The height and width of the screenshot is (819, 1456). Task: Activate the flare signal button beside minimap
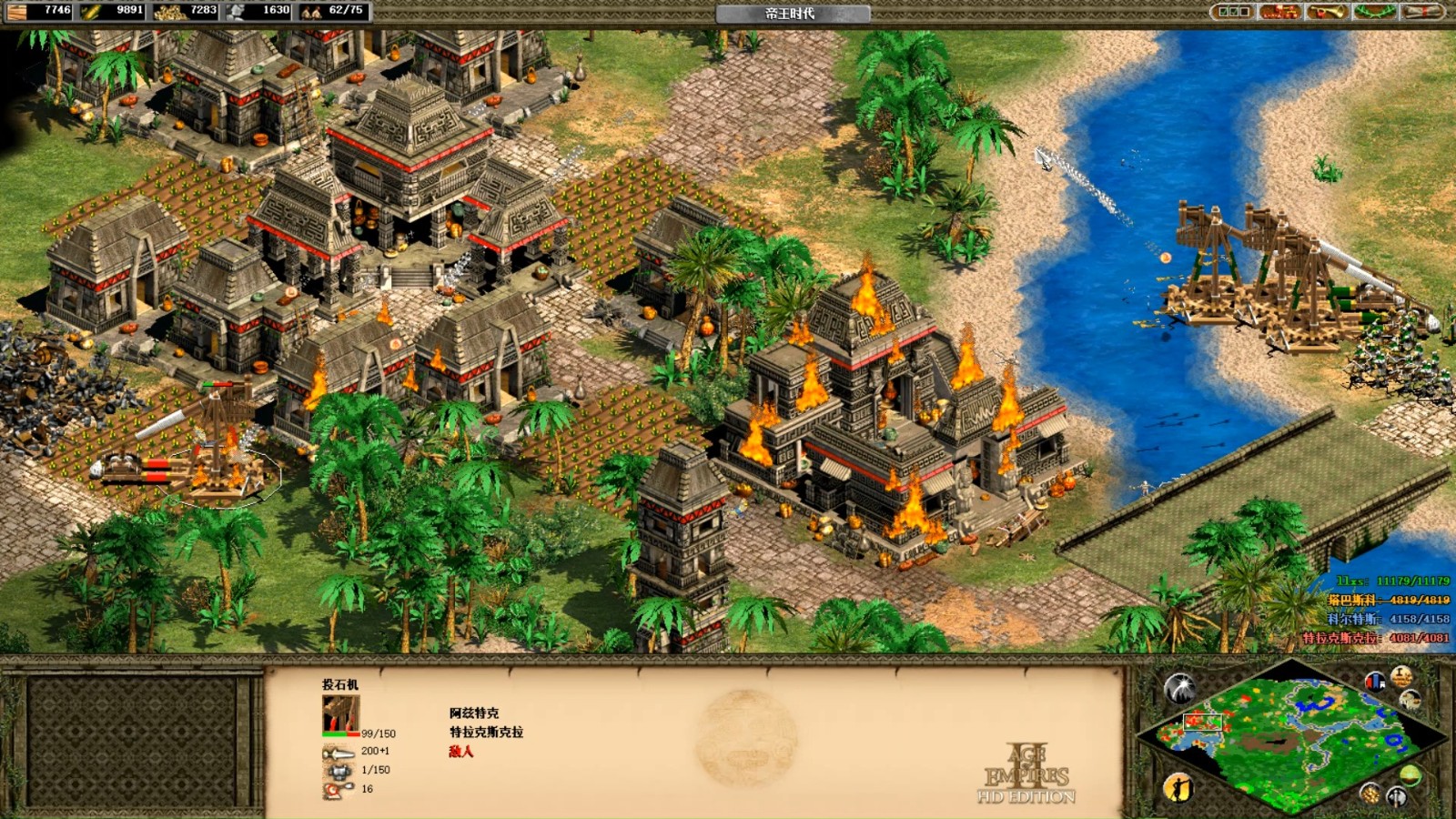point(1179,688)
